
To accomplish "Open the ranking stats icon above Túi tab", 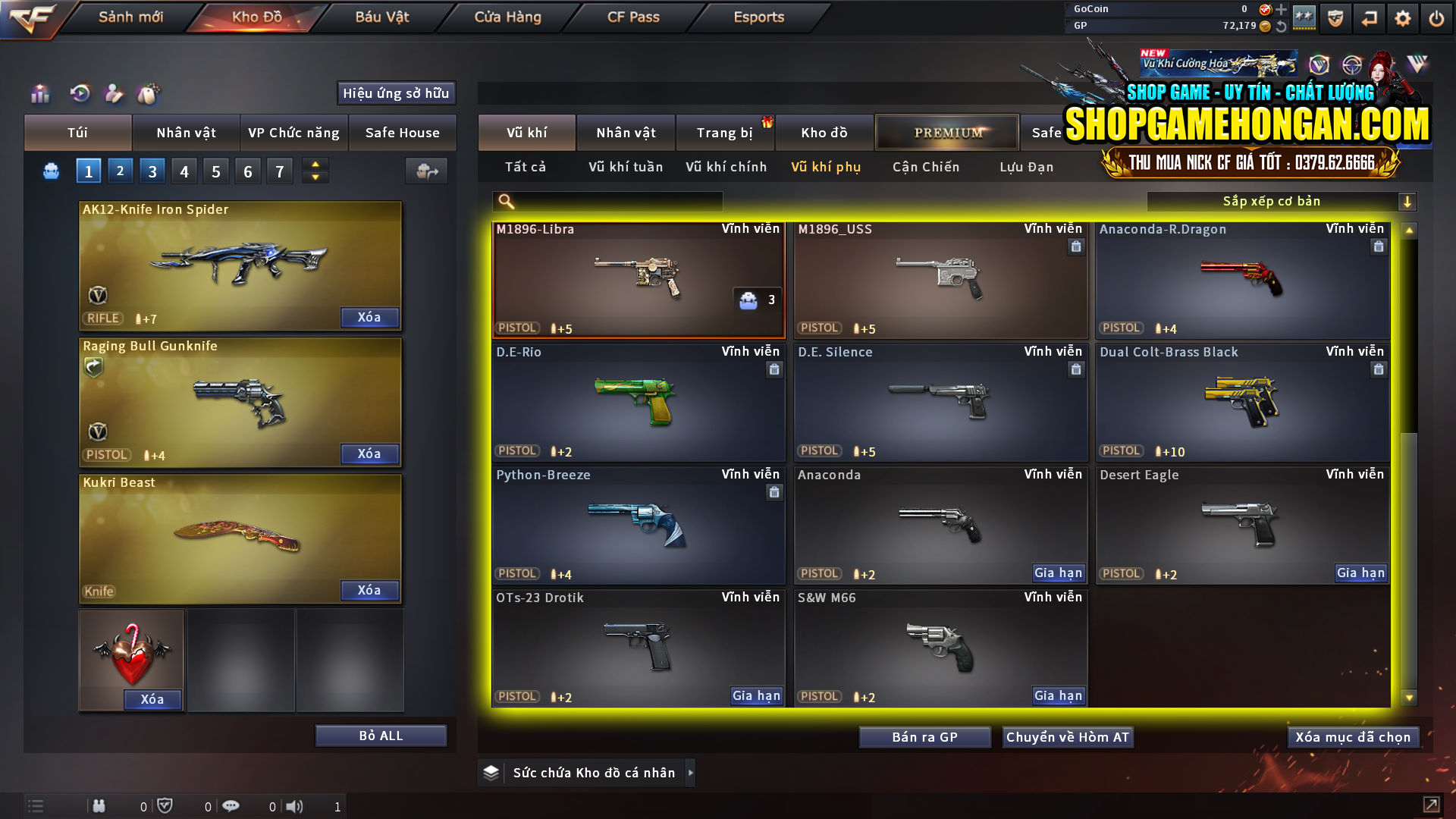I will click(x=39, y=93).
